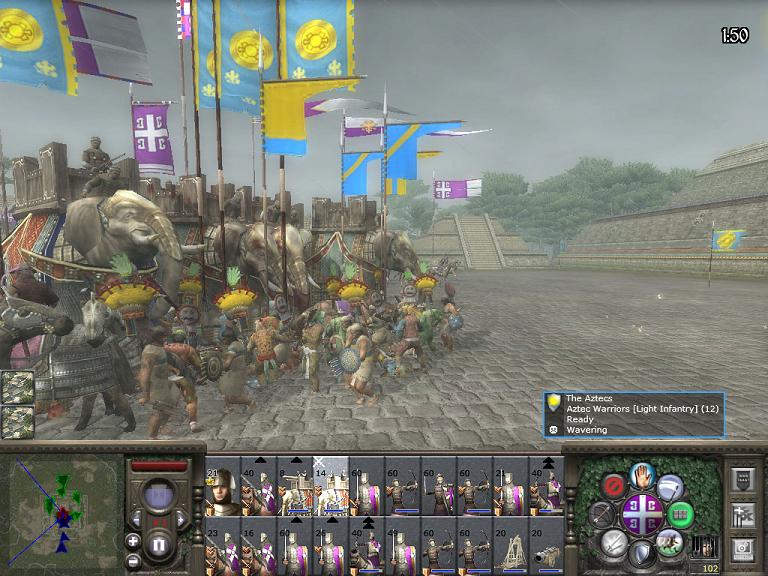
Task: Increase battle speed with right arrow
Action: click(182, 520)
